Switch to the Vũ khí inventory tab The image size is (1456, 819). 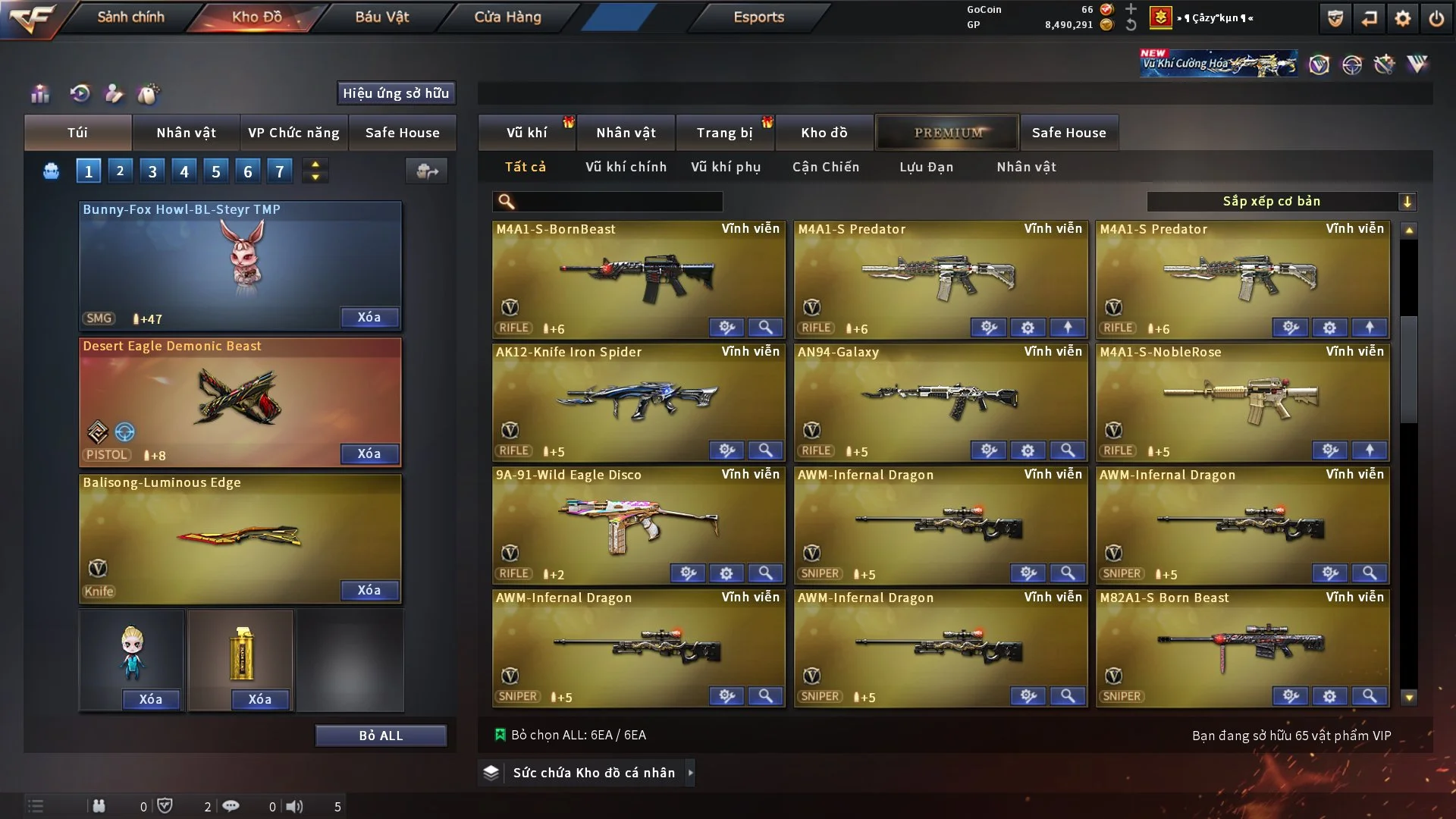coord(526,133)
